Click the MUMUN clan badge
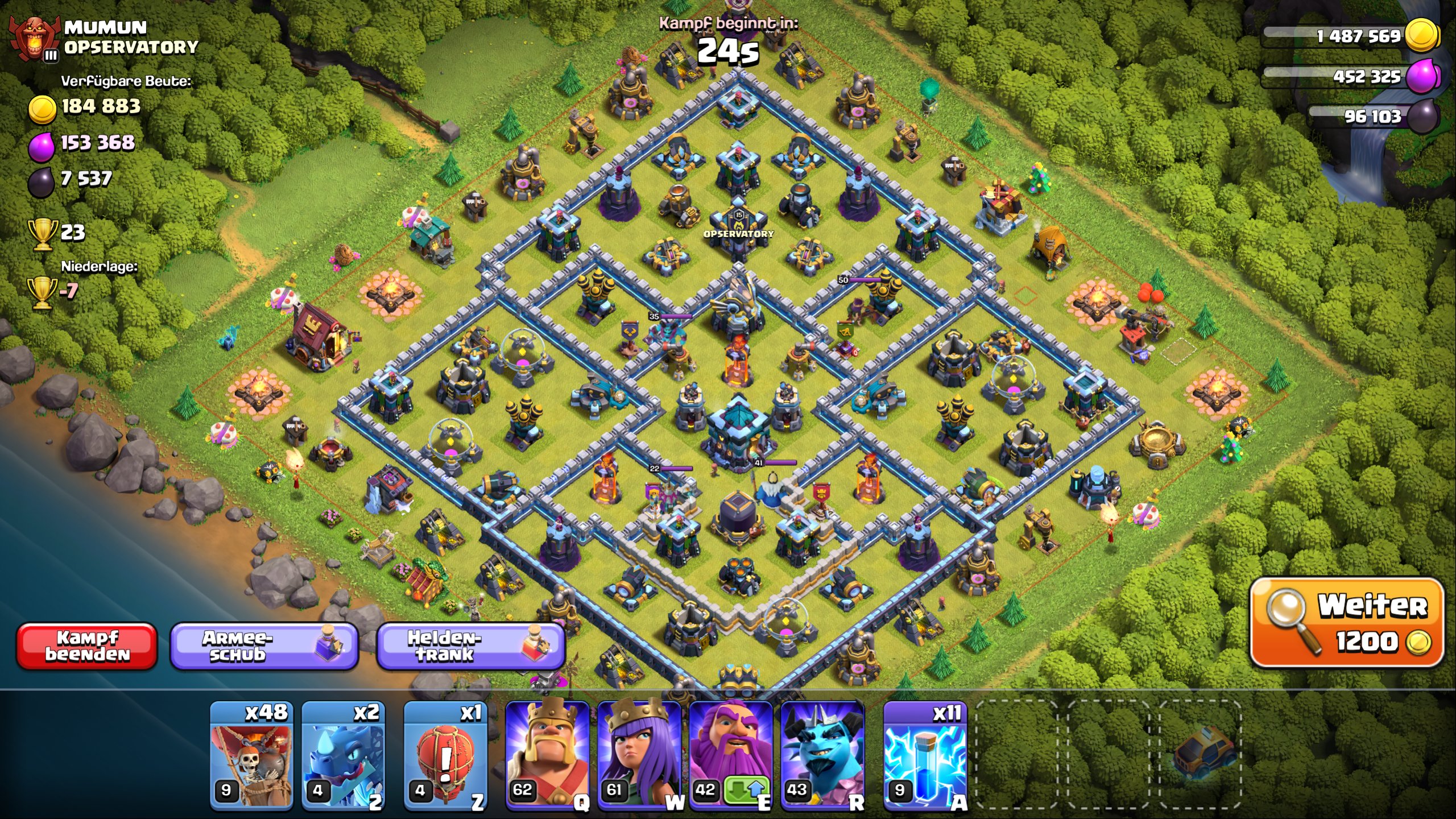Image resolution: width=1456 pixels, height=819 pixels. [x=35, y=35]
